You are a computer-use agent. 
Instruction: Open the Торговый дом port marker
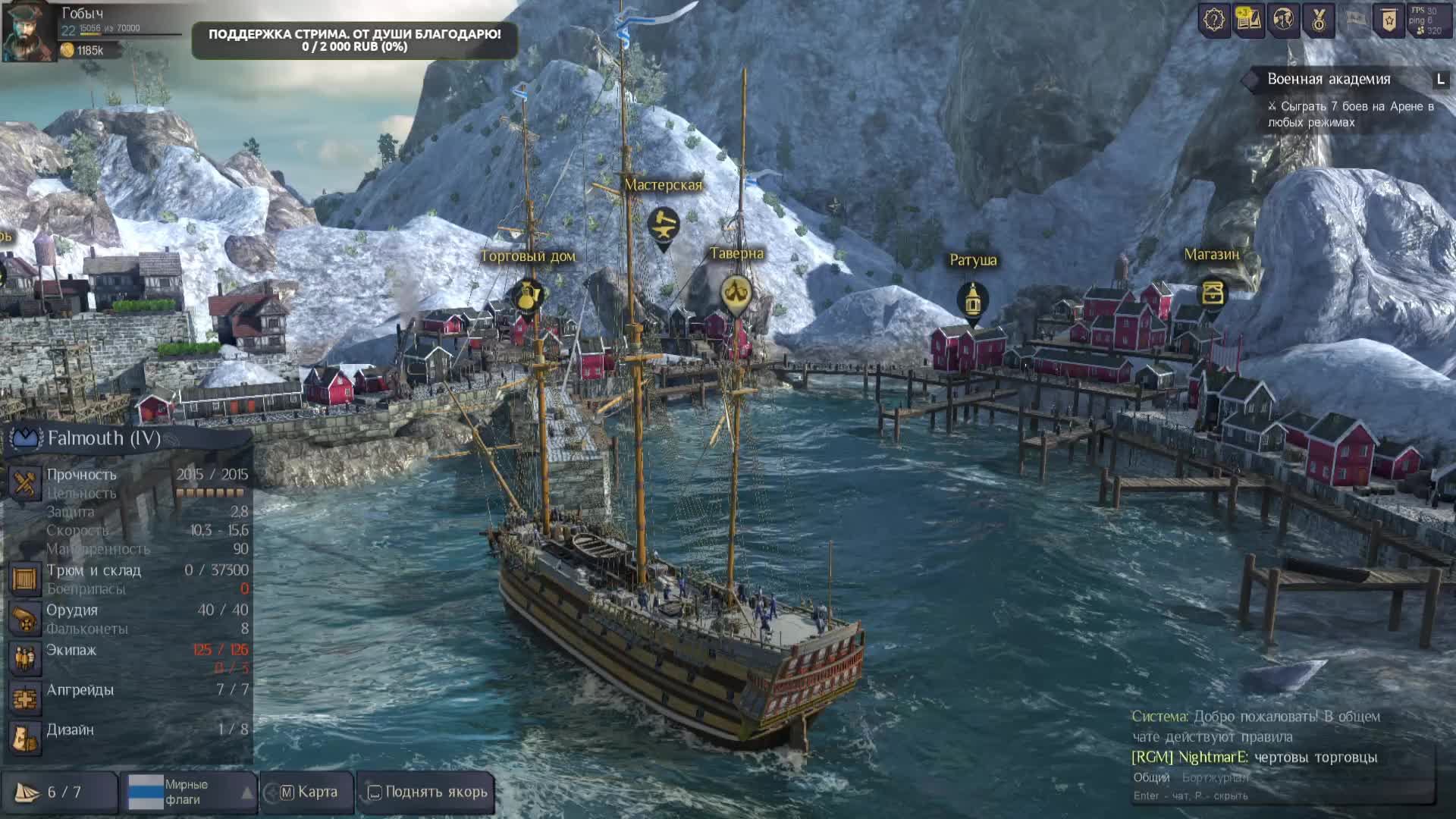point(527,295)
